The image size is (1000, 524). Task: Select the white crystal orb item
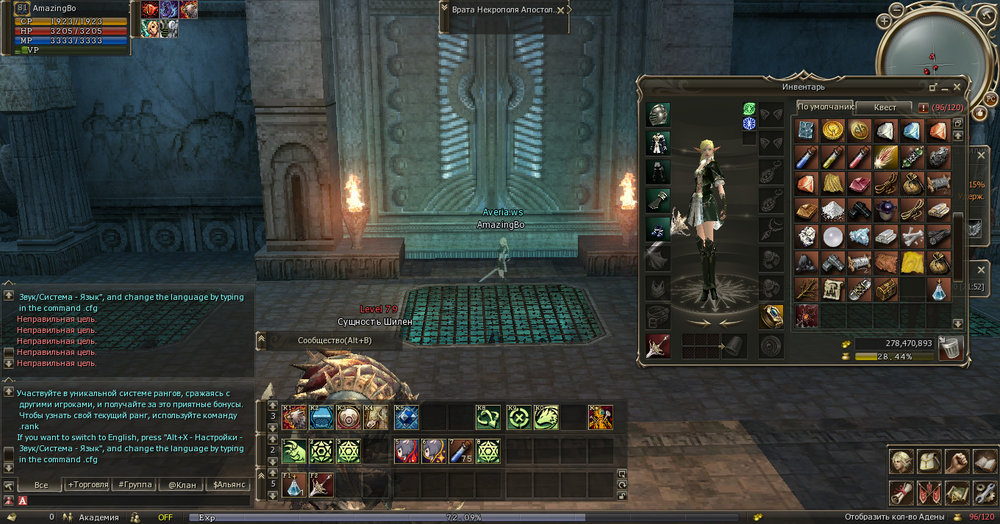833,237
